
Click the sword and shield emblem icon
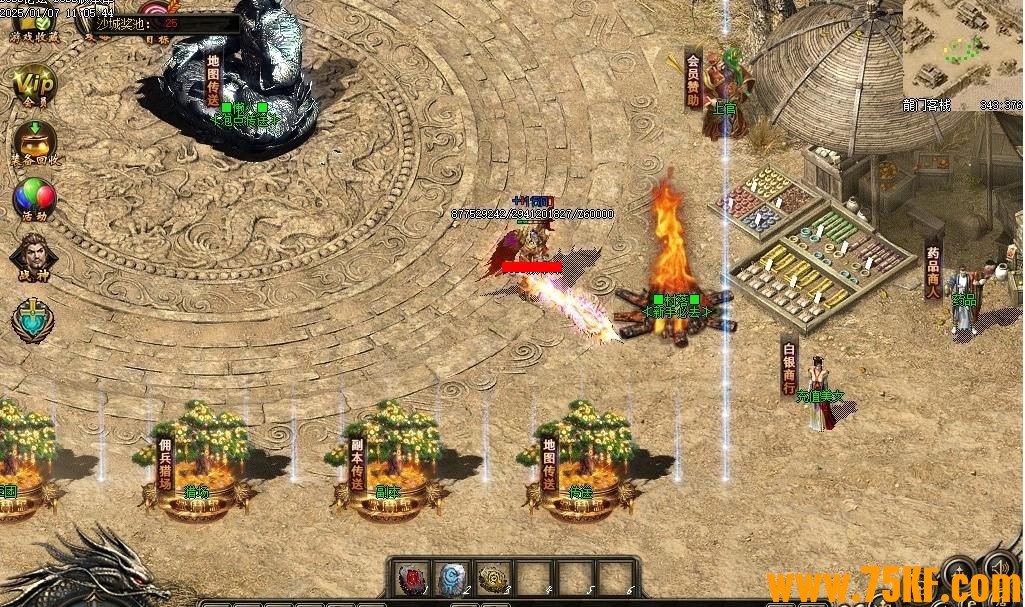click(33, 319)
